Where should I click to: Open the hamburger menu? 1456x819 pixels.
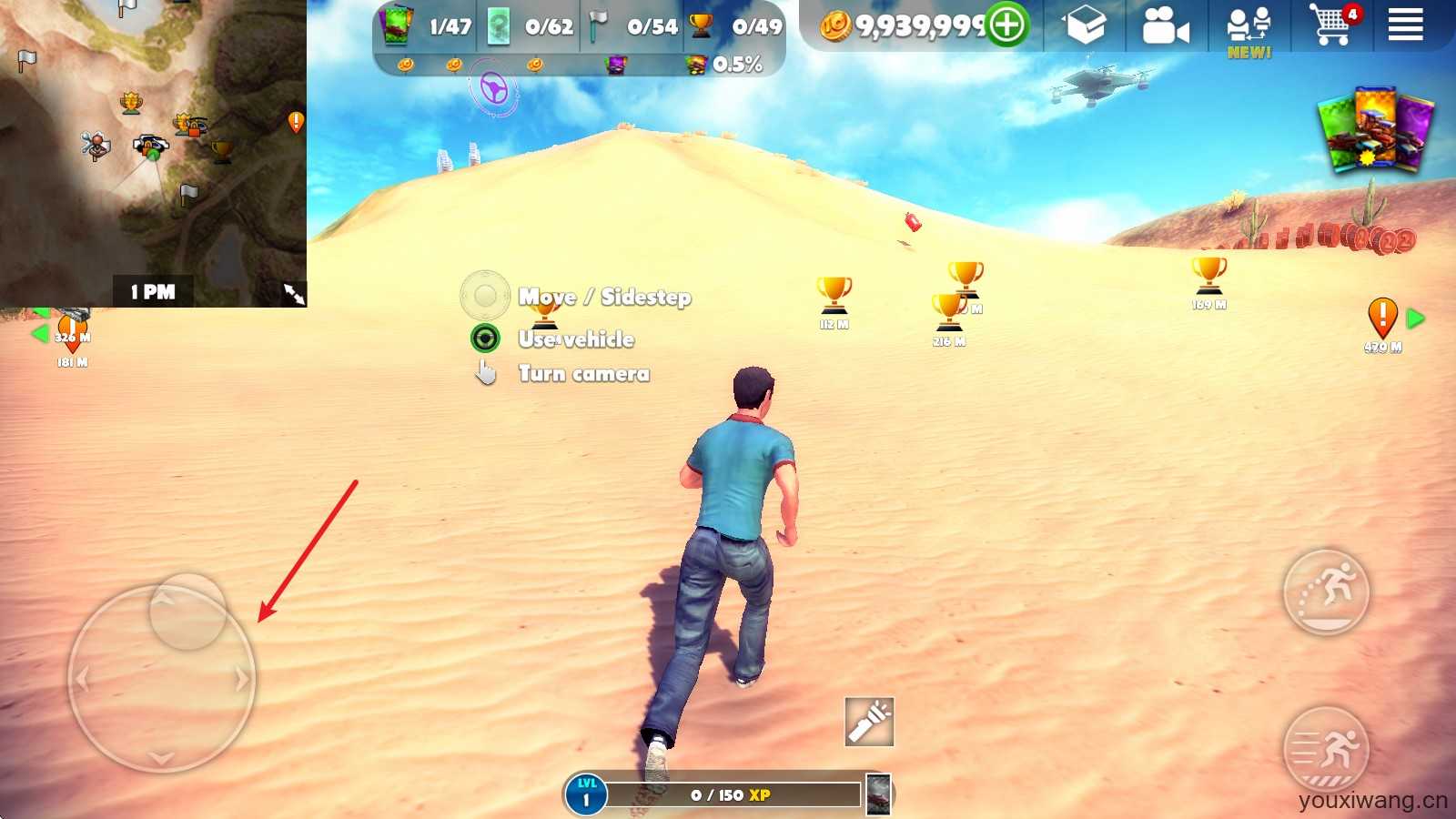1404,25
